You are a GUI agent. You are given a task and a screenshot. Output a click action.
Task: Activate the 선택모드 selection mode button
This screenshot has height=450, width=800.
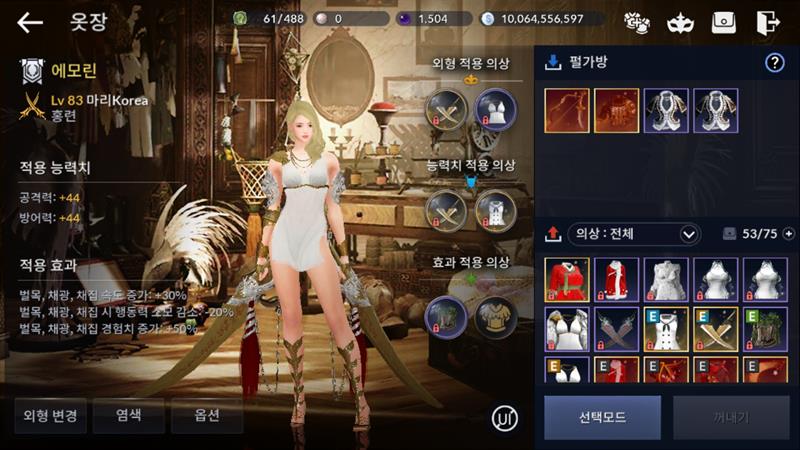click(602, 417)
